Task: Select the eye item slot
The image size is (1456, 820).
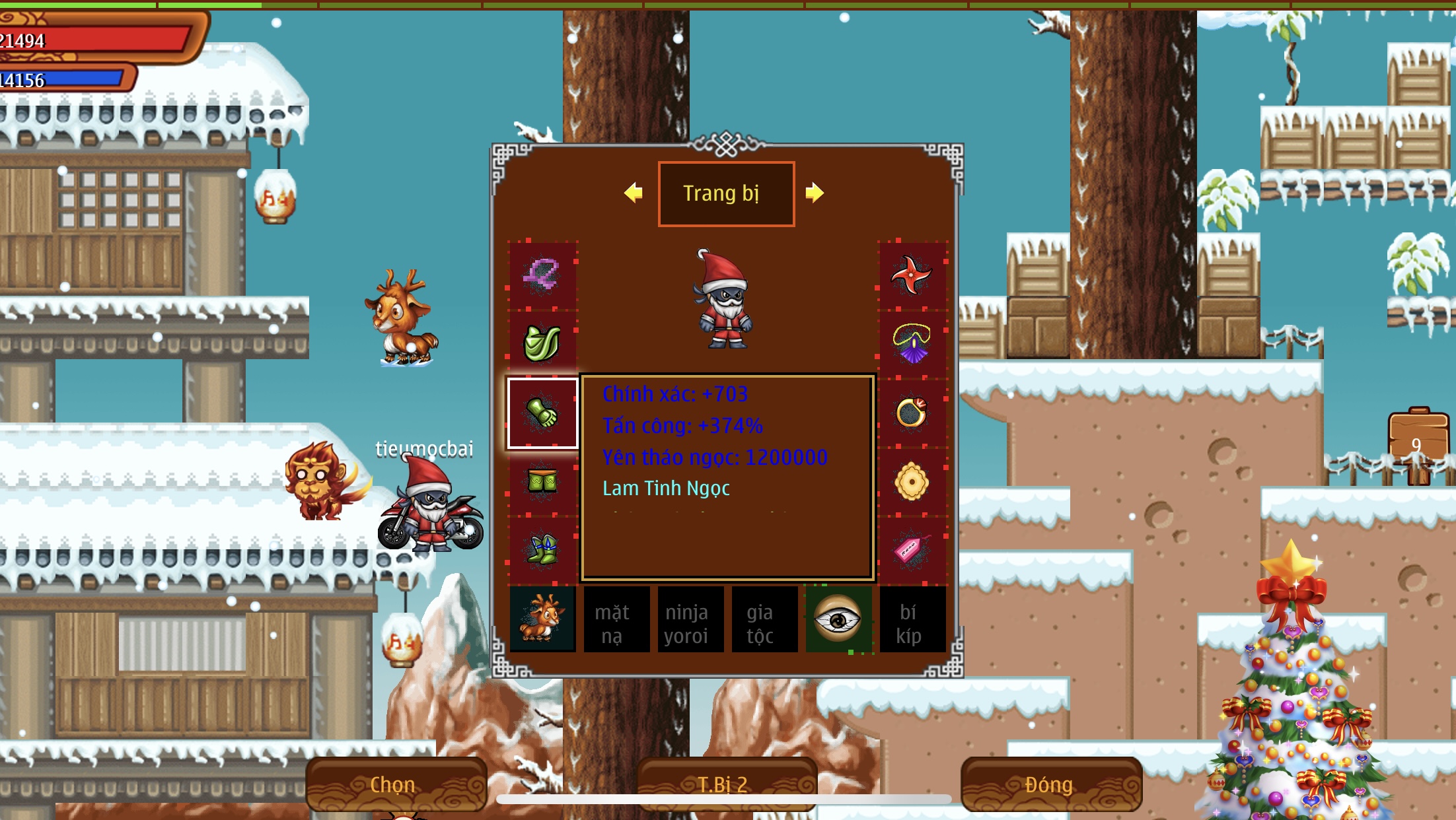Action: tap(838, 619)
